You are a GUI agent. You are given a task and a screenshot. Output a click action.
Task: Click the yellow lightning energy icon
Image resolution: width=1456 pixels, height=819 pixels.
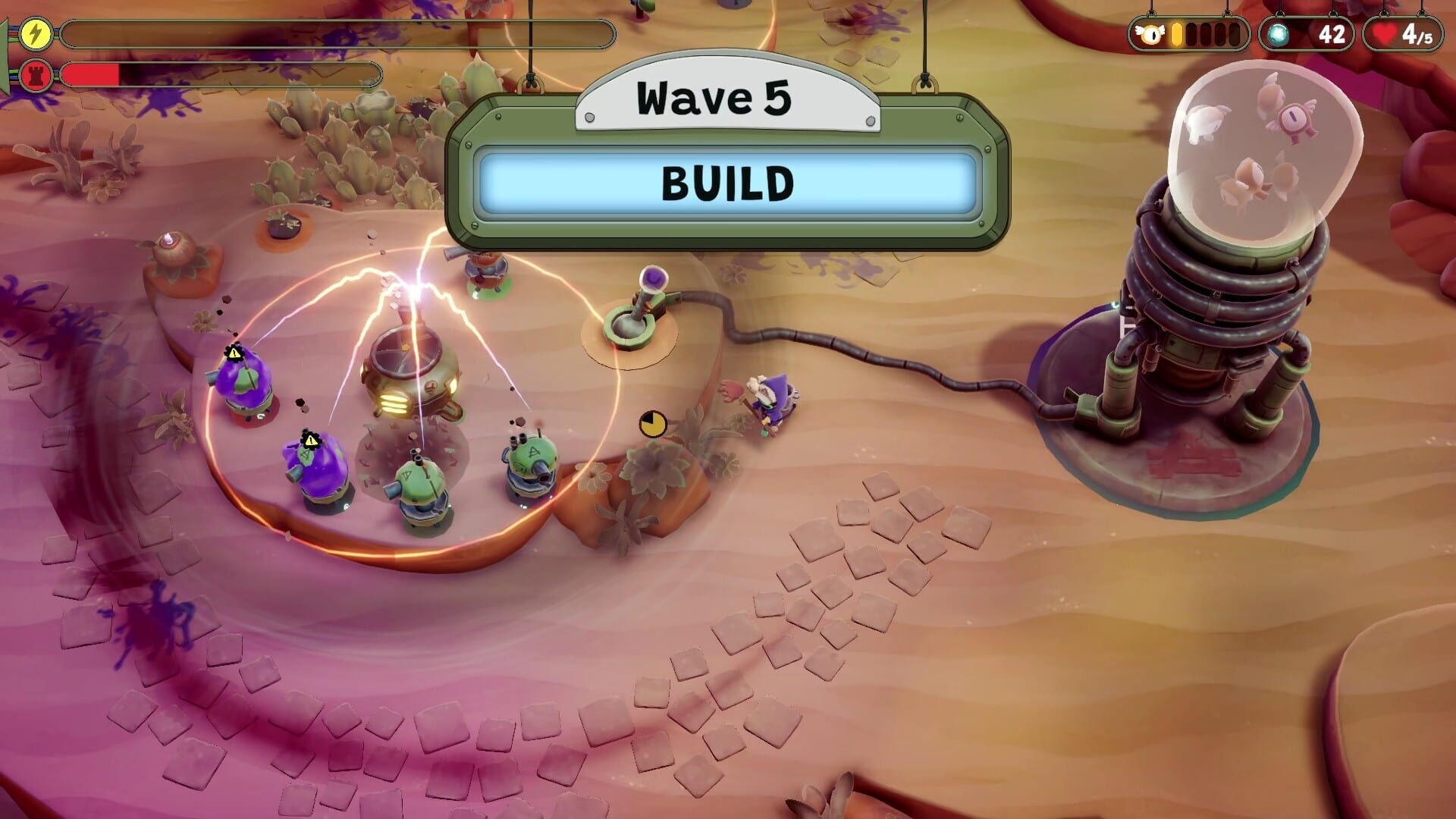[34, 33]
